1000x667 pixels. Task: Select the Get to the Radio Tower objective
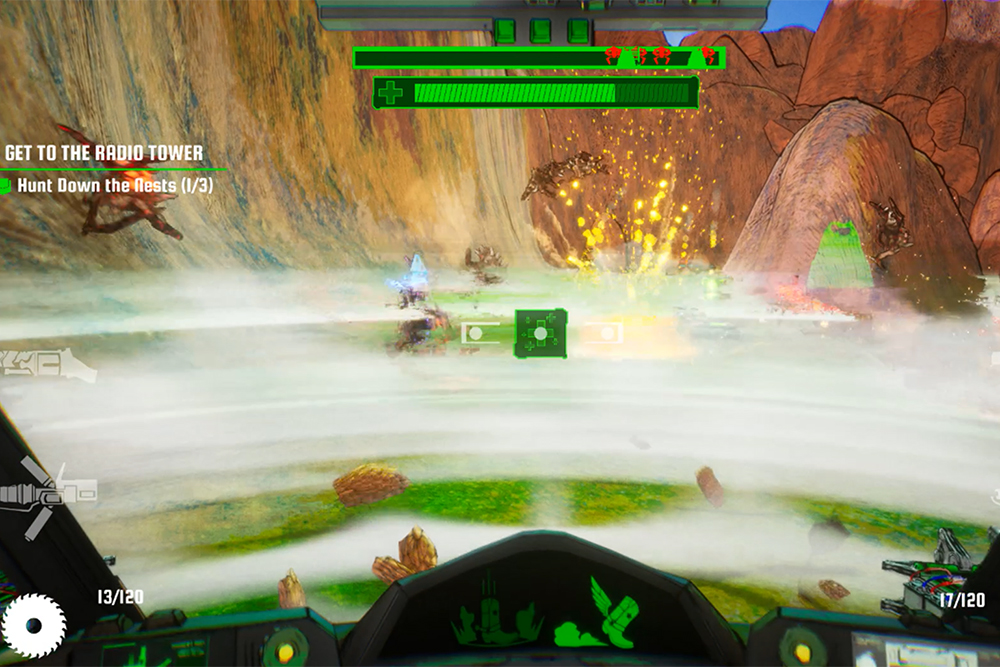(104, 153)
